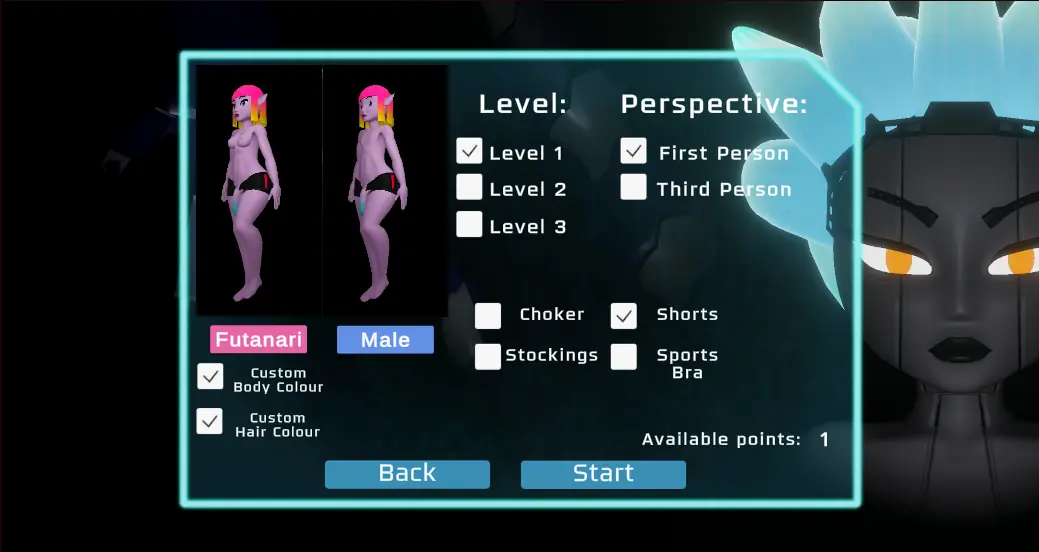
Task: Select the Futanari body type button
Action: pos(258,340)
